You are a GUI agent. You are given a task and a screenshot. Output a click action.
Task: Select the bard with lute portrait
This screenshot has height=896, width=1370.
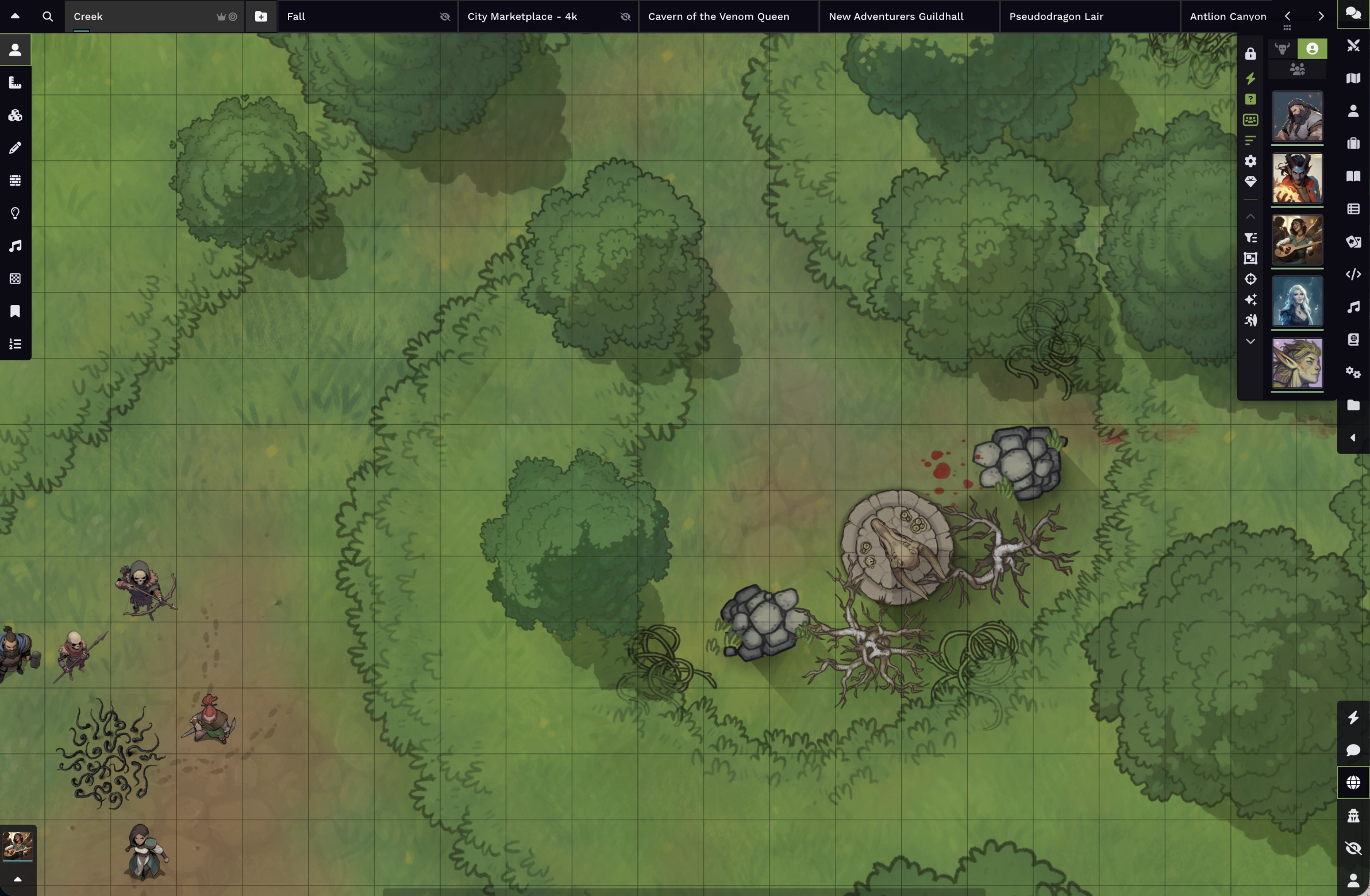(x=1297, y=240)
